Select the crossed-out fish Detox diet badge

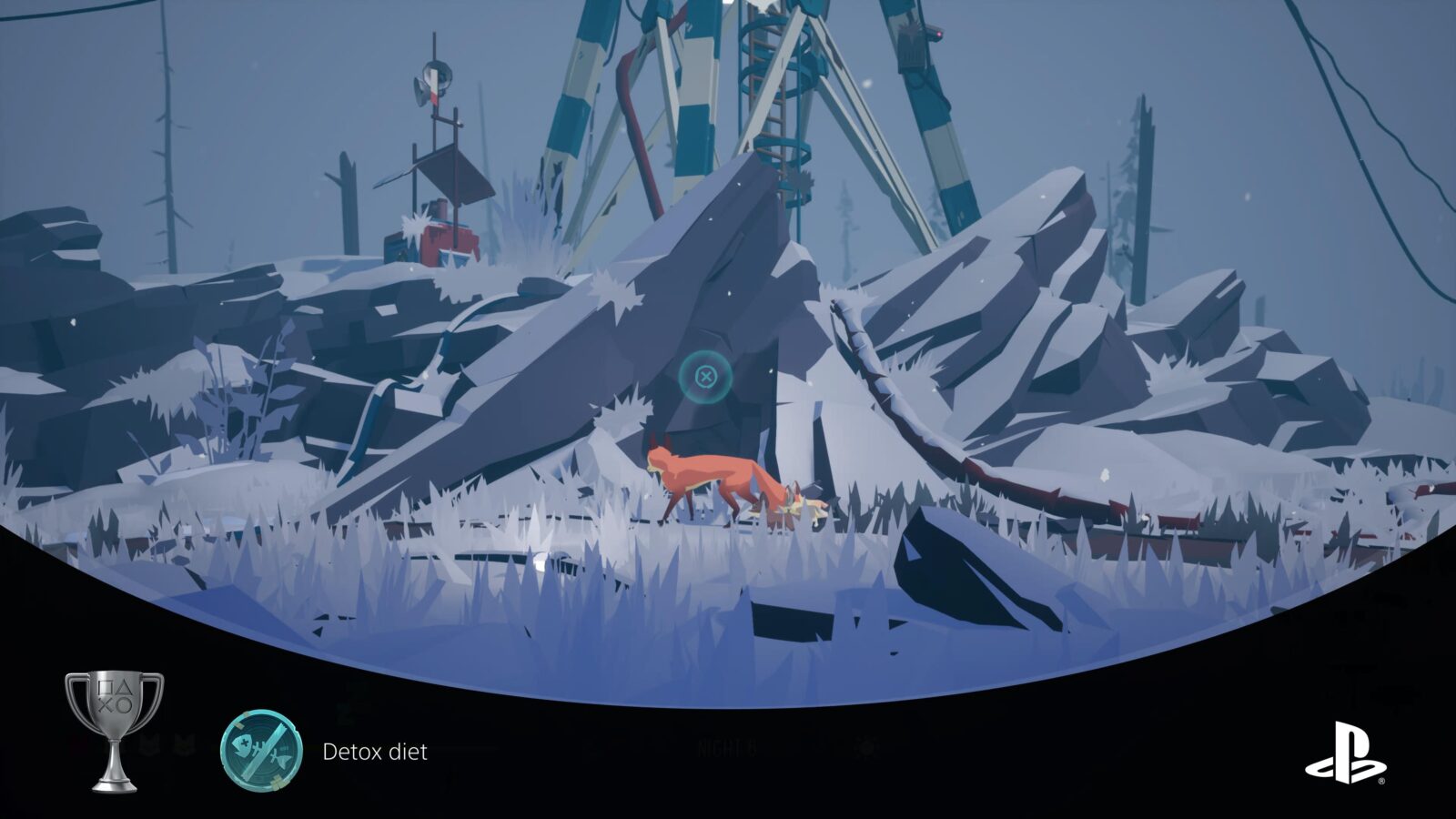pyautogui.click(x=262, y=748)
